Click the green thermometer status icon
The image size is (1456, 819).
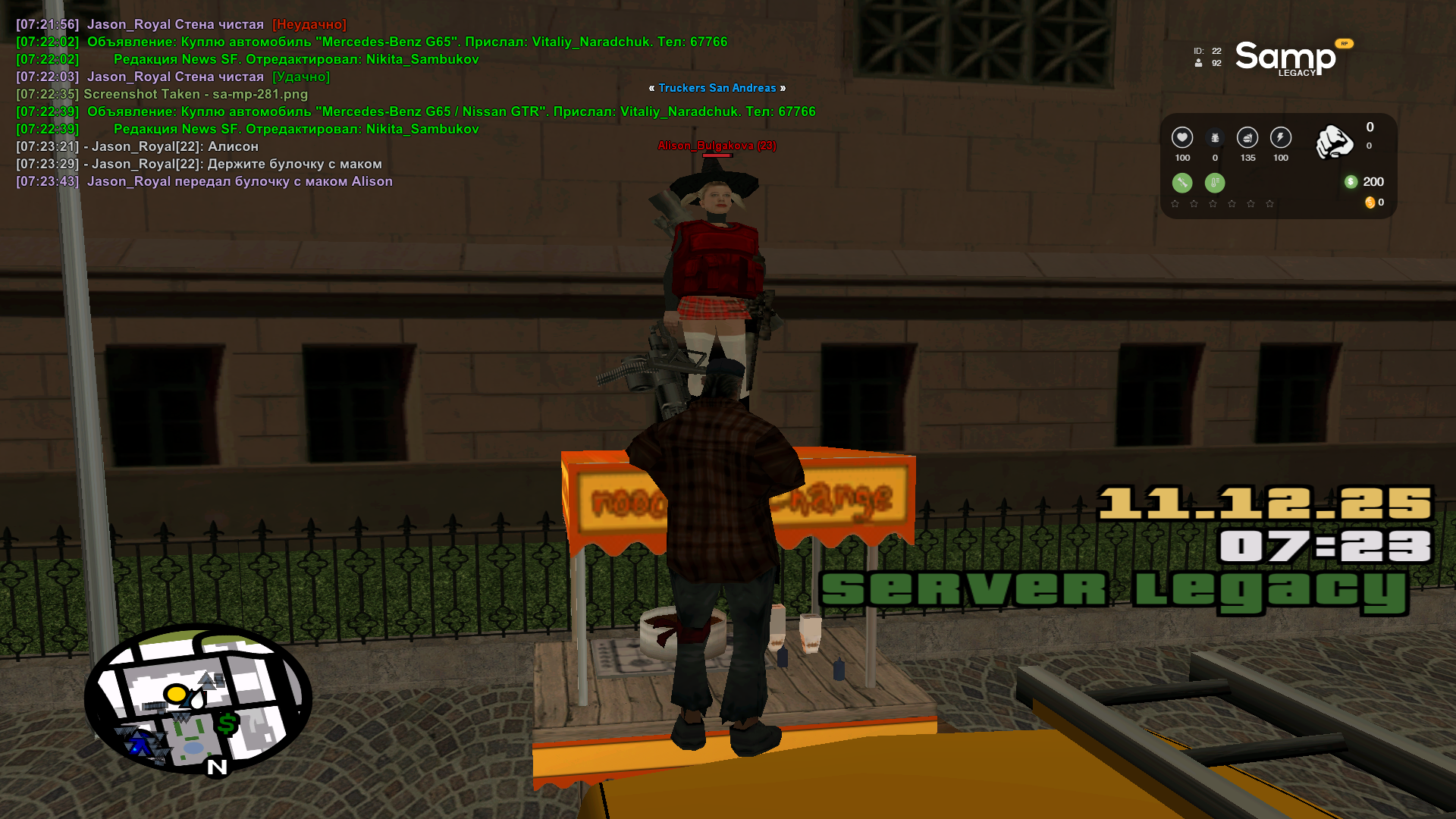click(x=1215, y=182)
